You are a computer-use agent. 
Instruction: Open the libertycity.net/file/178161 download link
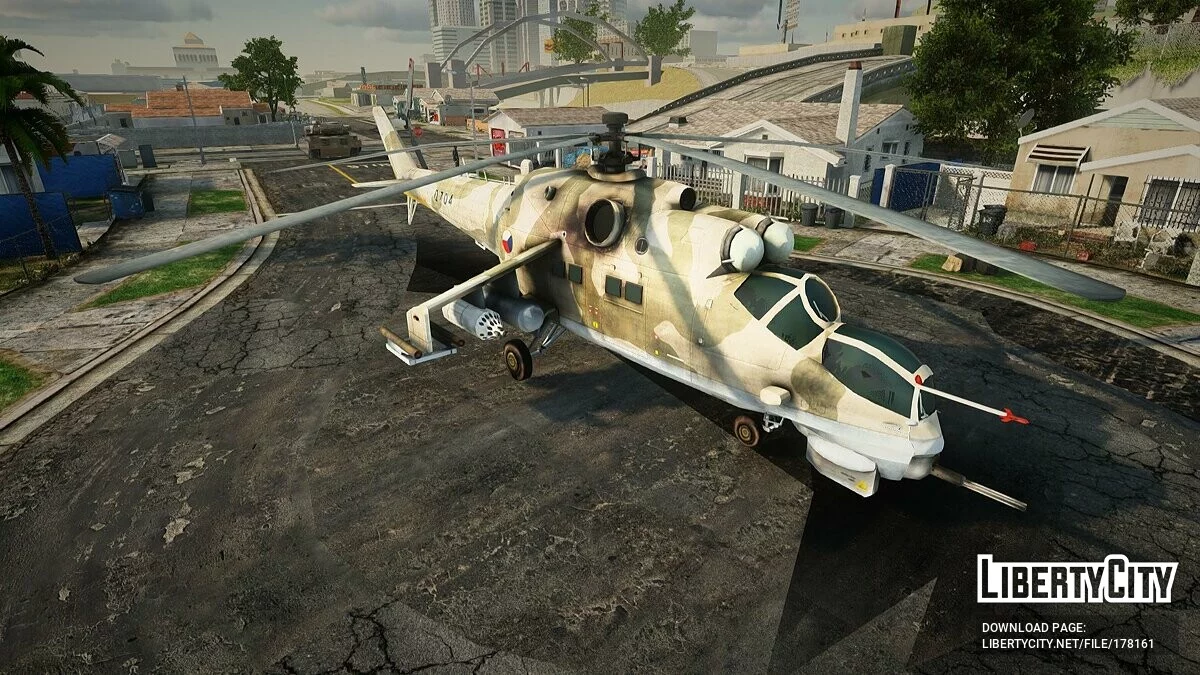(x=1067, y=644)
